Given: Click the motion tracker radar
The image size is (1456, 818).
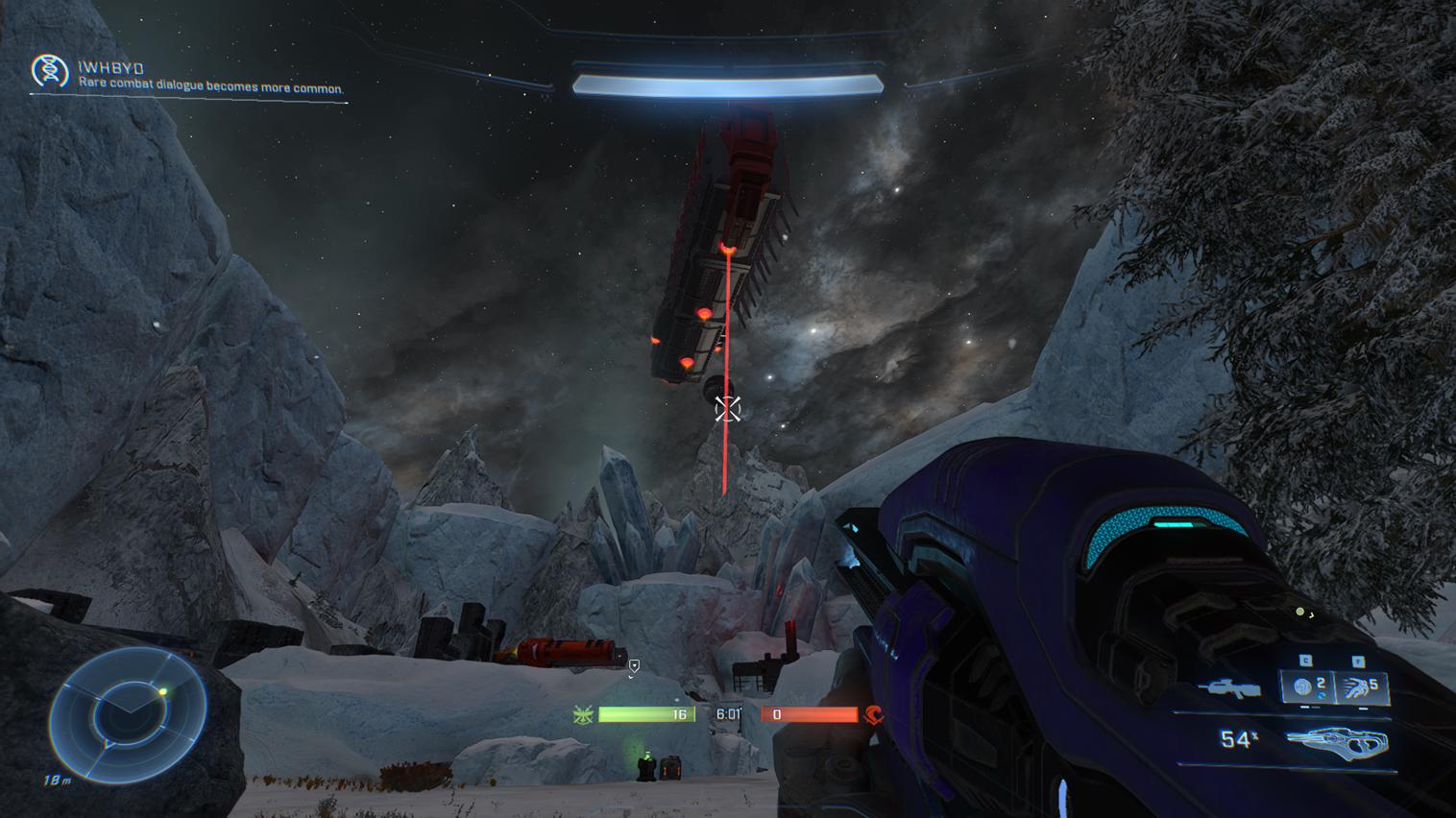Looking at the screenshot, I should coord(128,714).
